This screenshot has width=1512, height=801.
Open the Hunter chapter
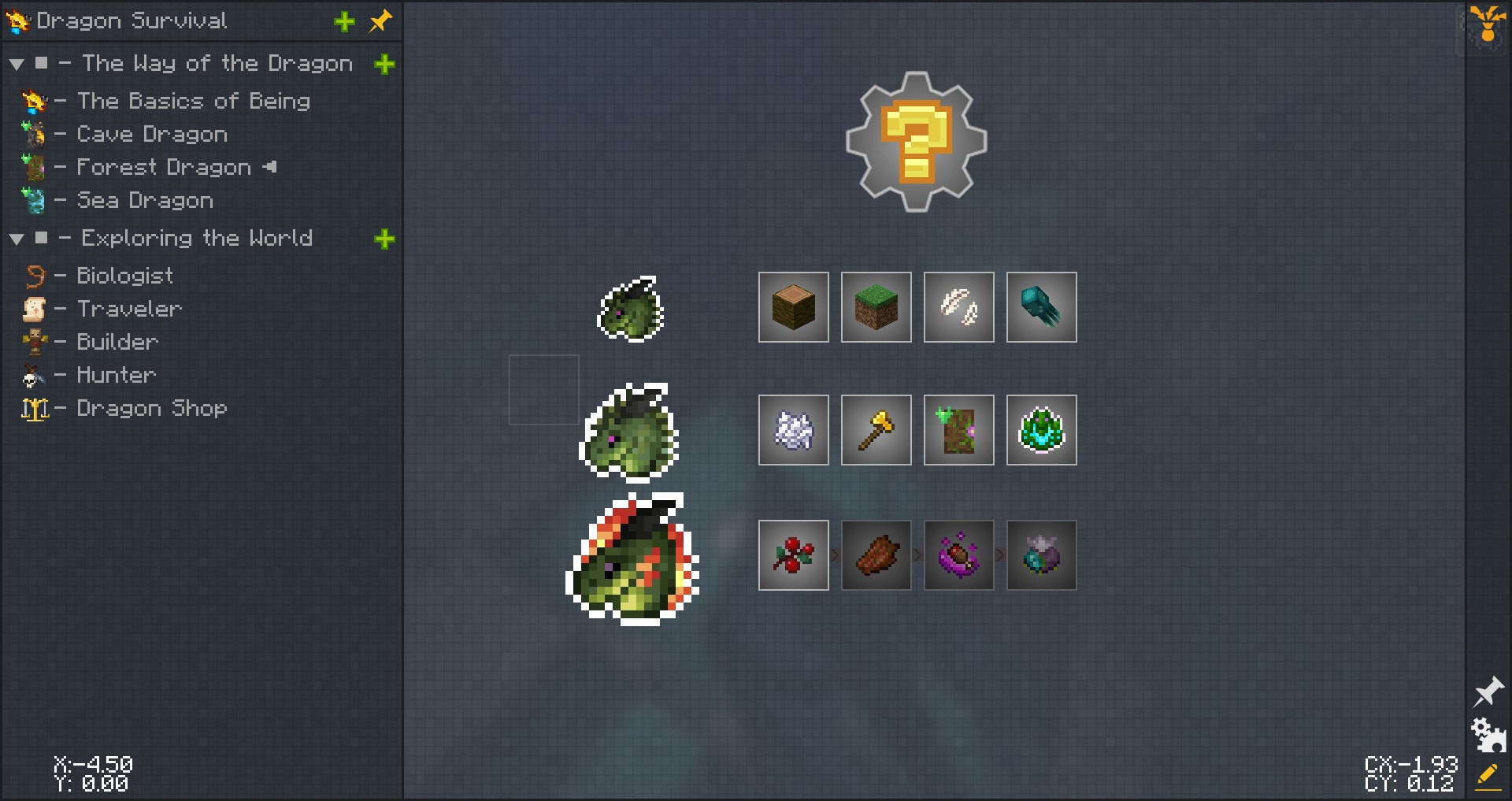point(116,375)
